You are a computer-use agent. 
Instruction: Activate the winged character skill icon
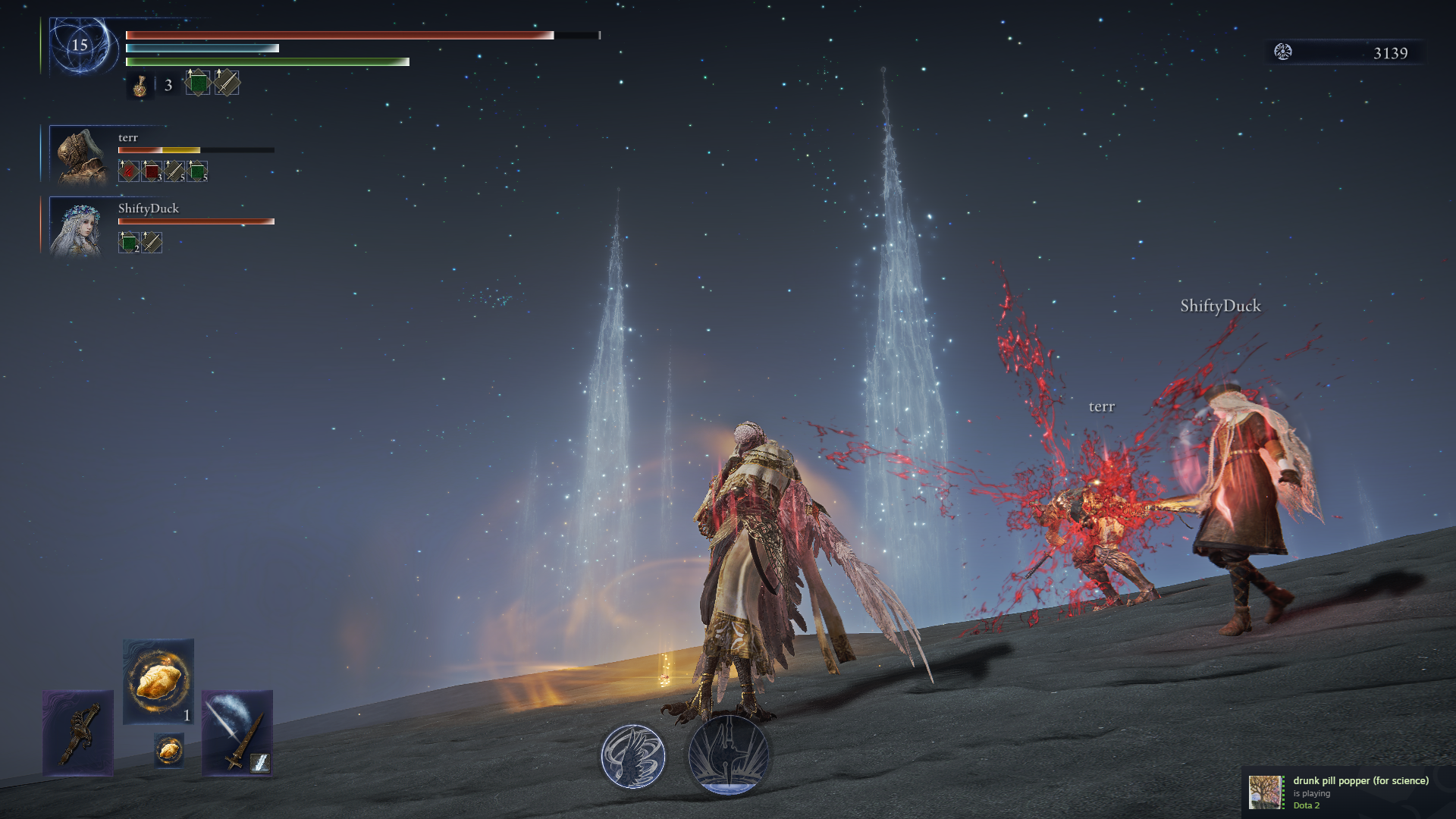633,756
